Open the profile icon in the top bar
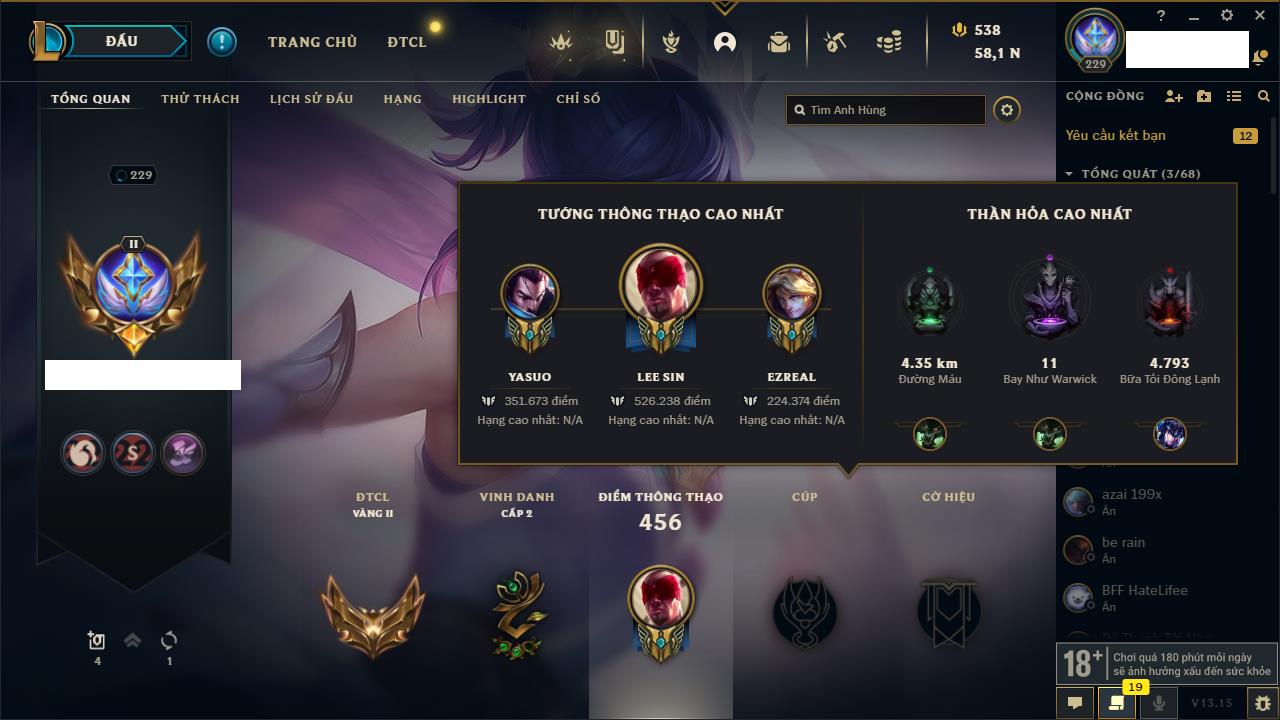This screenshot has height=720, width=1280. coord(724,42)
